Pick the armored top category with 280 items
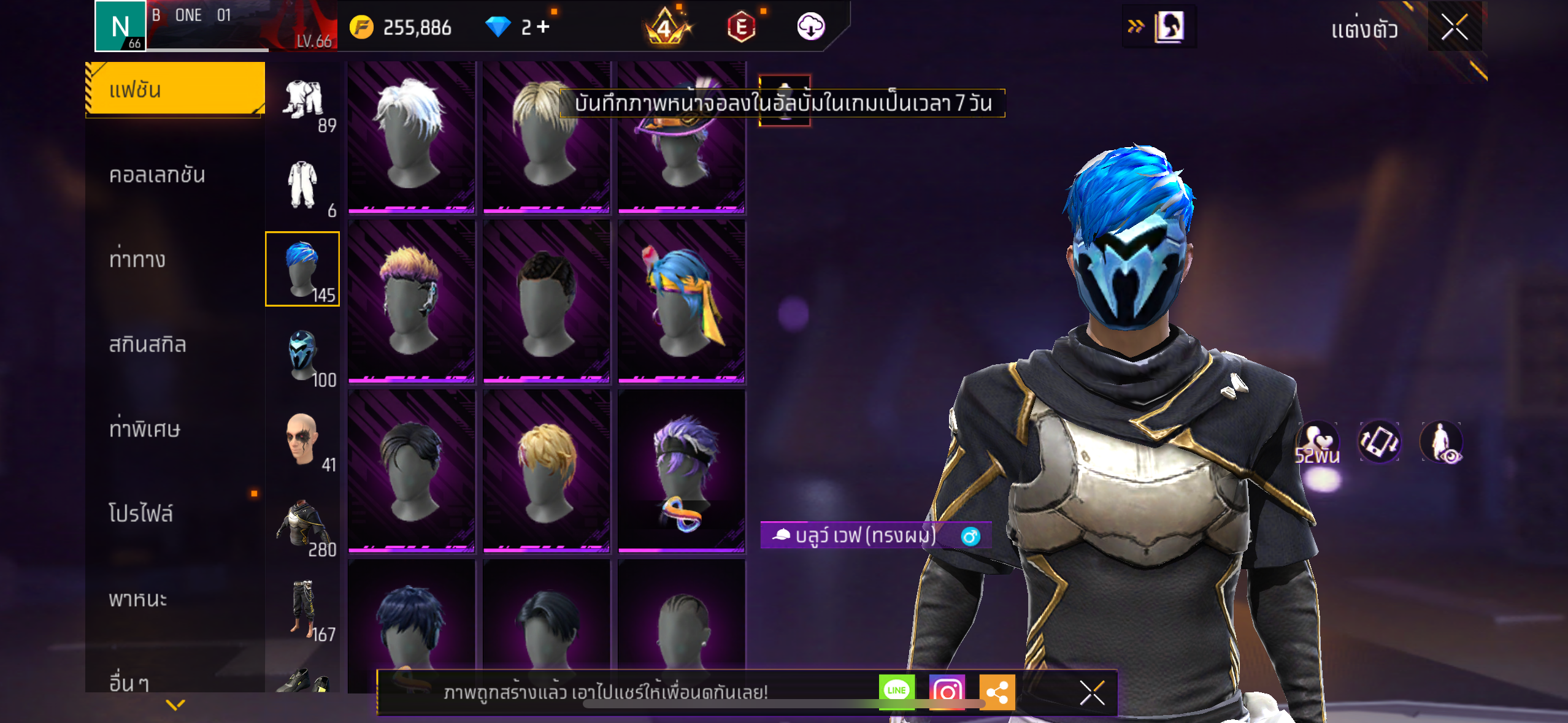 coord(303,526)
